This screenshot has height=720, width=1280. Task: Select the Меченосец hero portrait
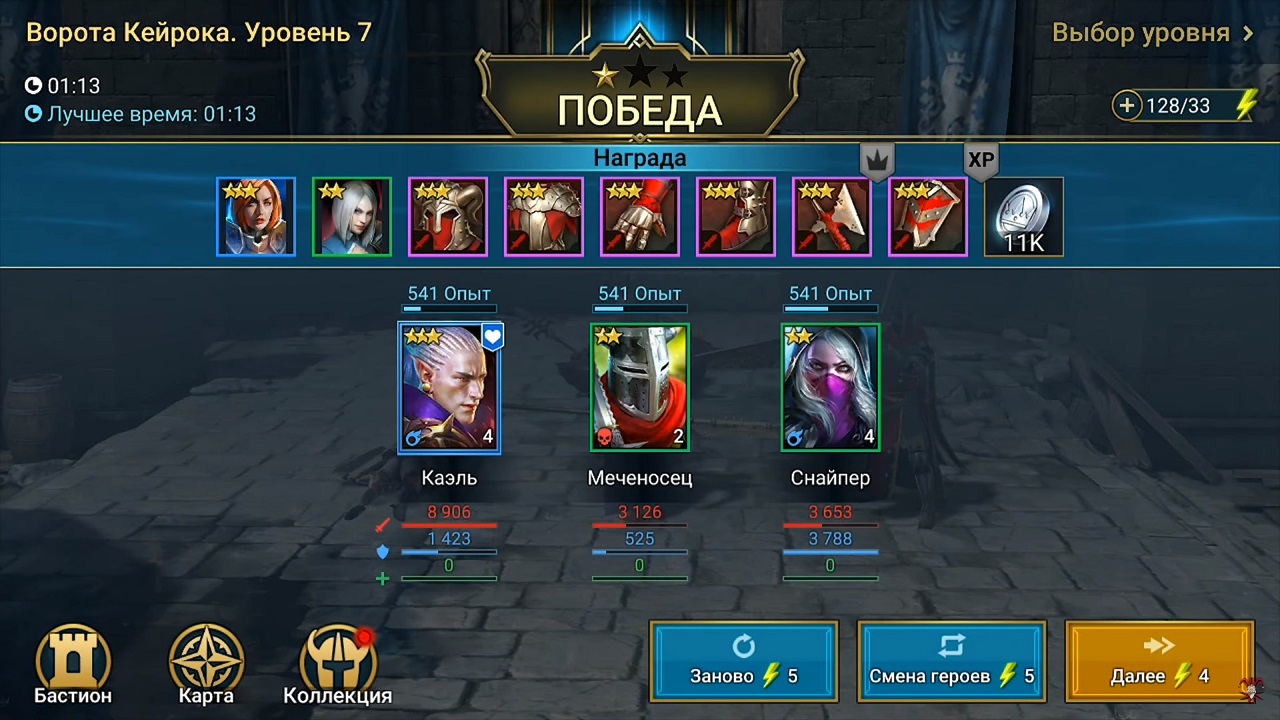point(640,388)
